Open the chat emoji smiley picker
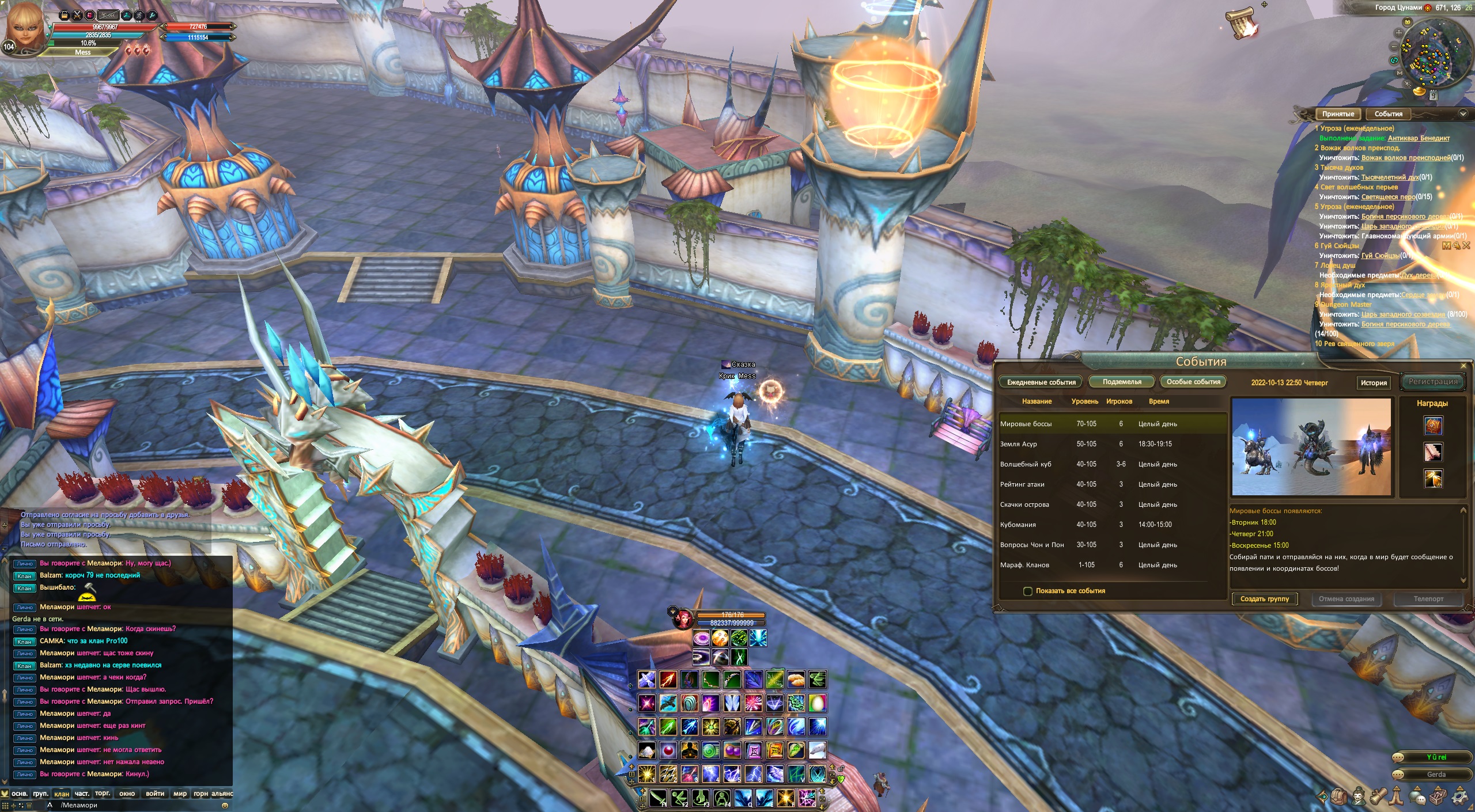Image resolution: width=1475 pixels, height=812 pixels. pyautogui.click(x=225, y=806)
